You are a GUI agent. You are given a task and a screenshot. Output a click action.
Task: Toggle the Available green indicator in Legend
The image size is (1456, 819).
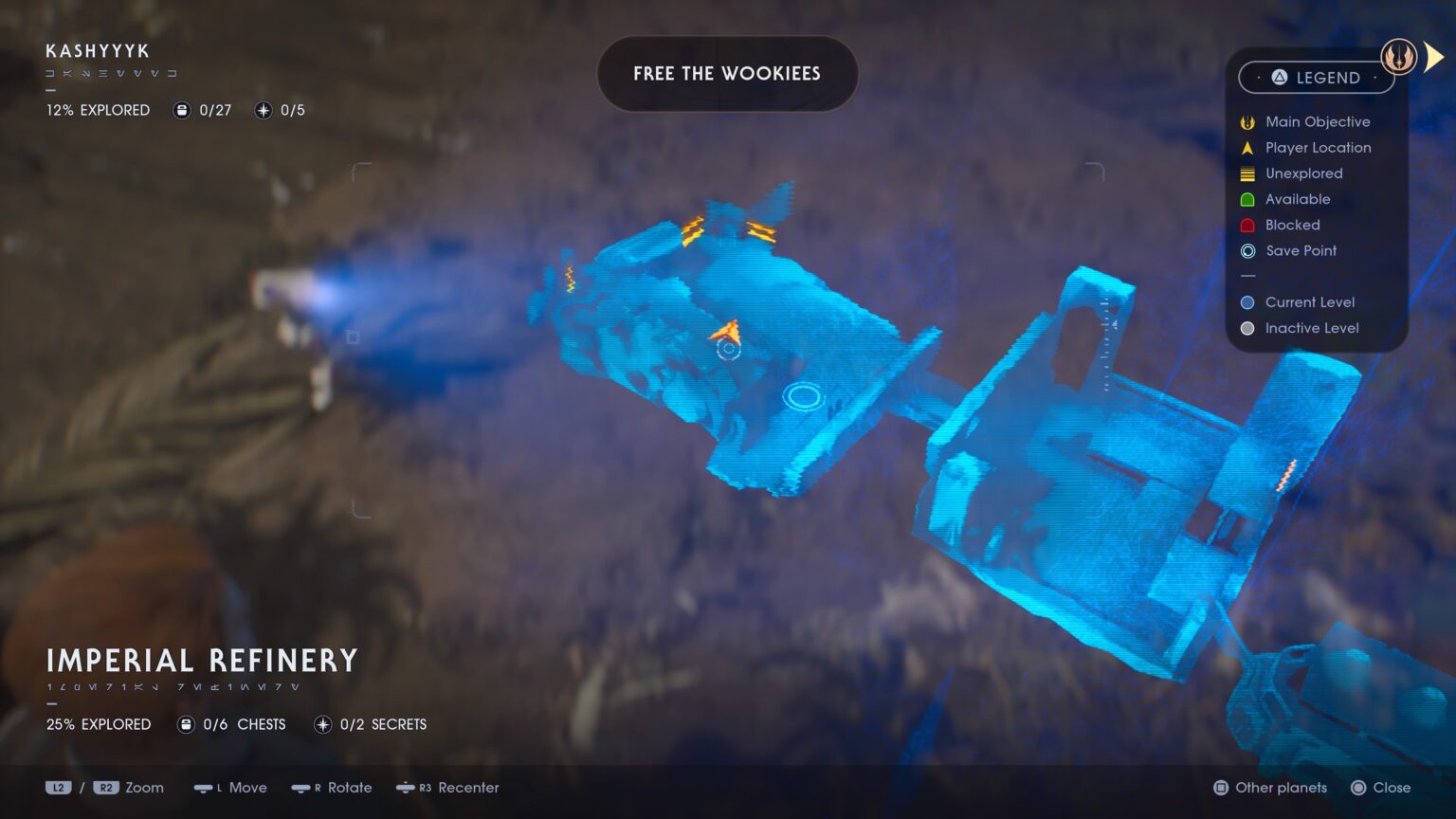click(1247, 199)
